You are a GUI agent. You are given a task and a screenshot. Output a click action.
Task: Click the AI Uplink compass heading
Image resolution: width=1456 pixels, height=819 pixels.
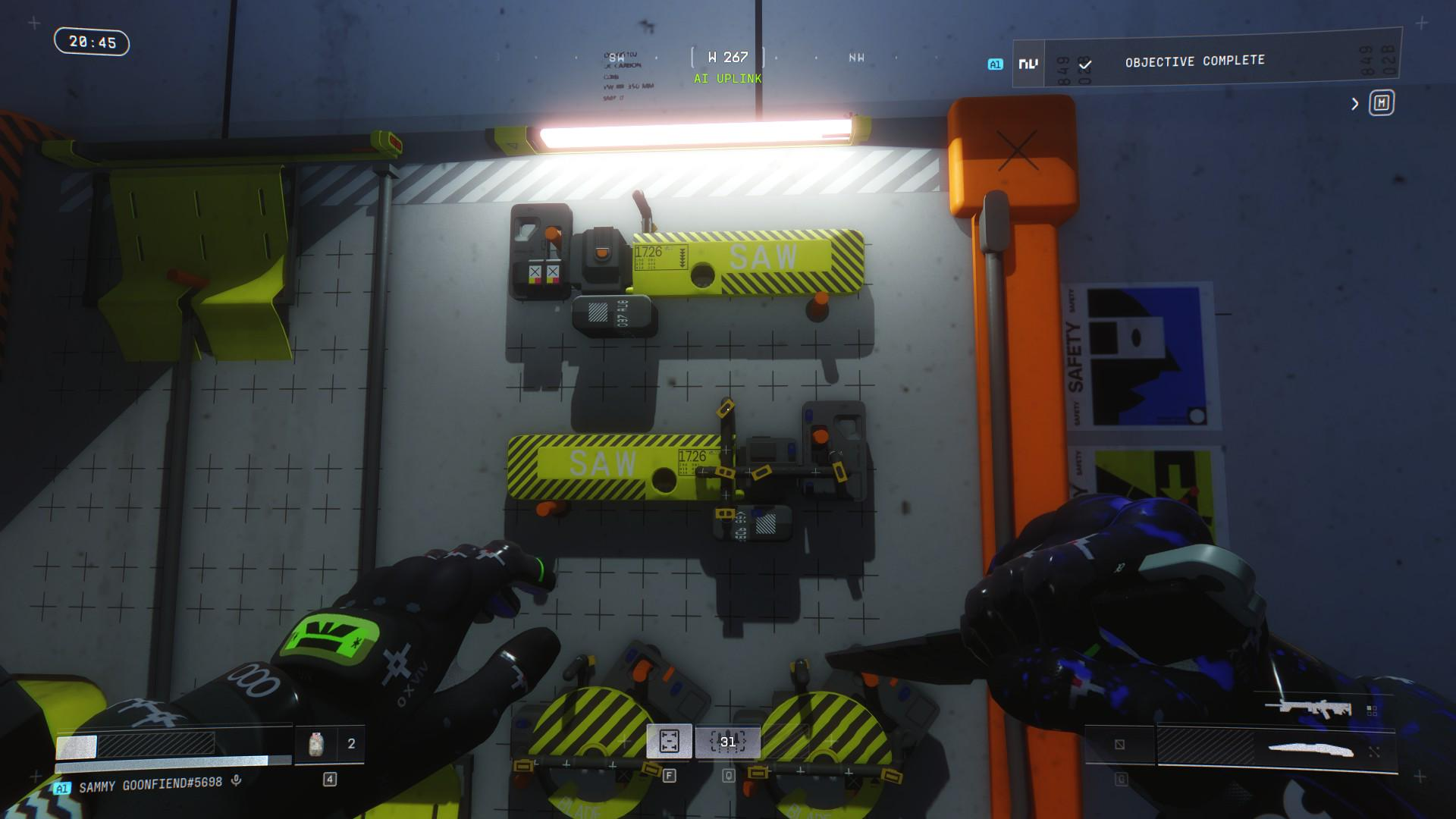(x=727, y=78)
